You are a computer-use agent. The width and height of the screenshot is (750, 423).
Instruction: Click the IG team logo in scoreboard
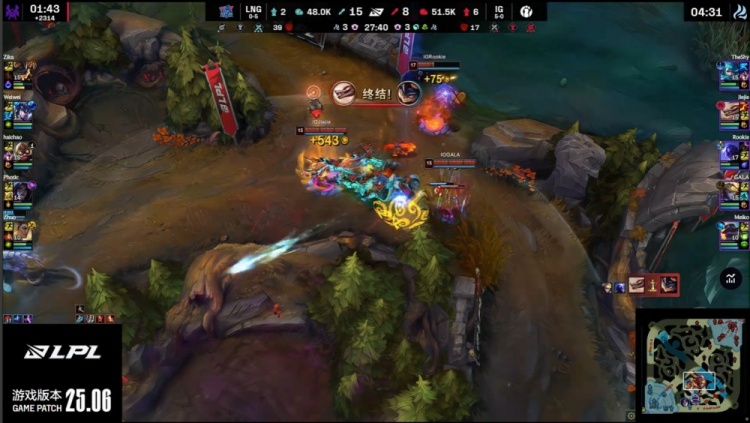pos(526,11)
